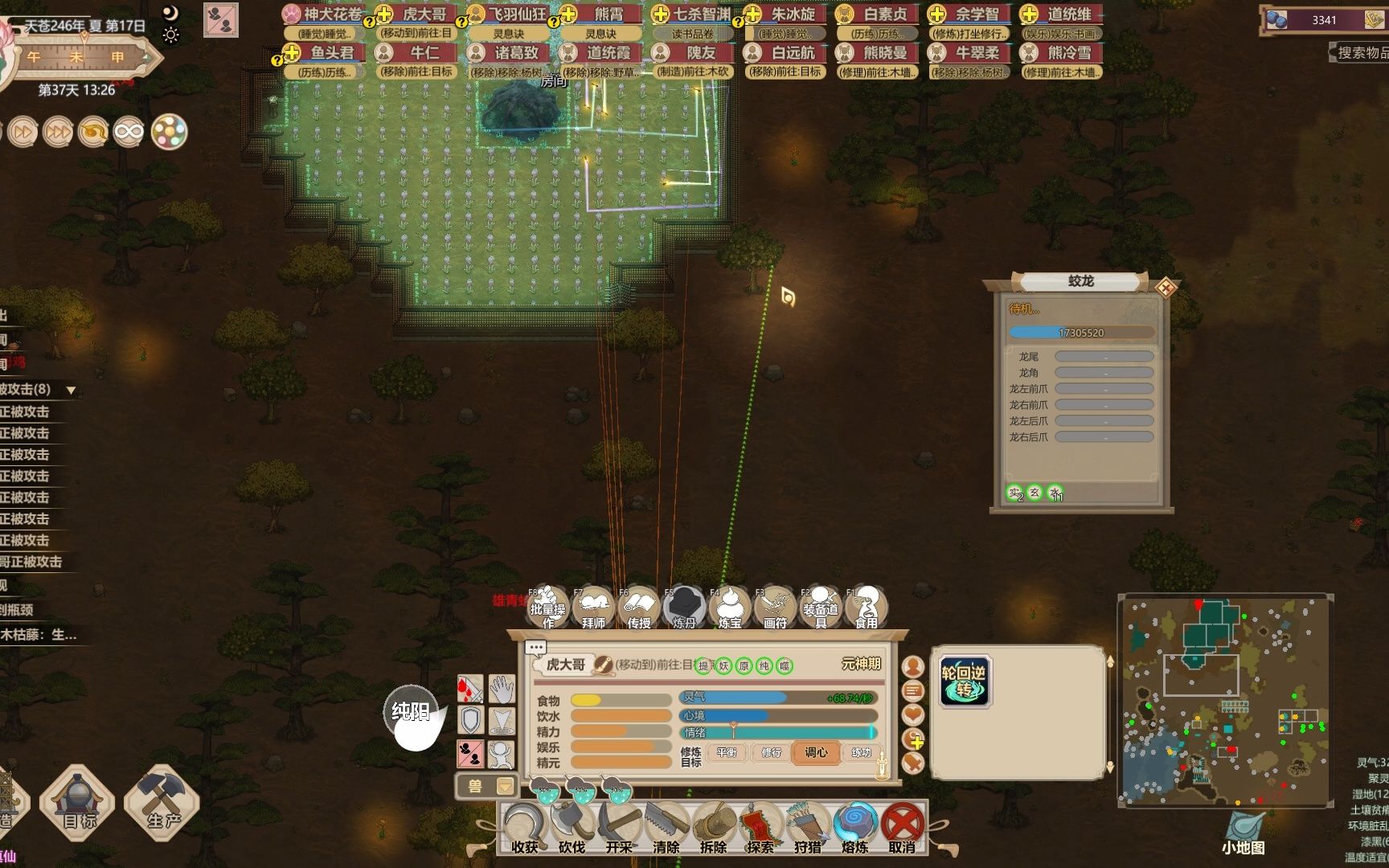The image size is (1389, 868).
Task: Open the 画符 talisman drawing action
Action: (x=775, y=608)
